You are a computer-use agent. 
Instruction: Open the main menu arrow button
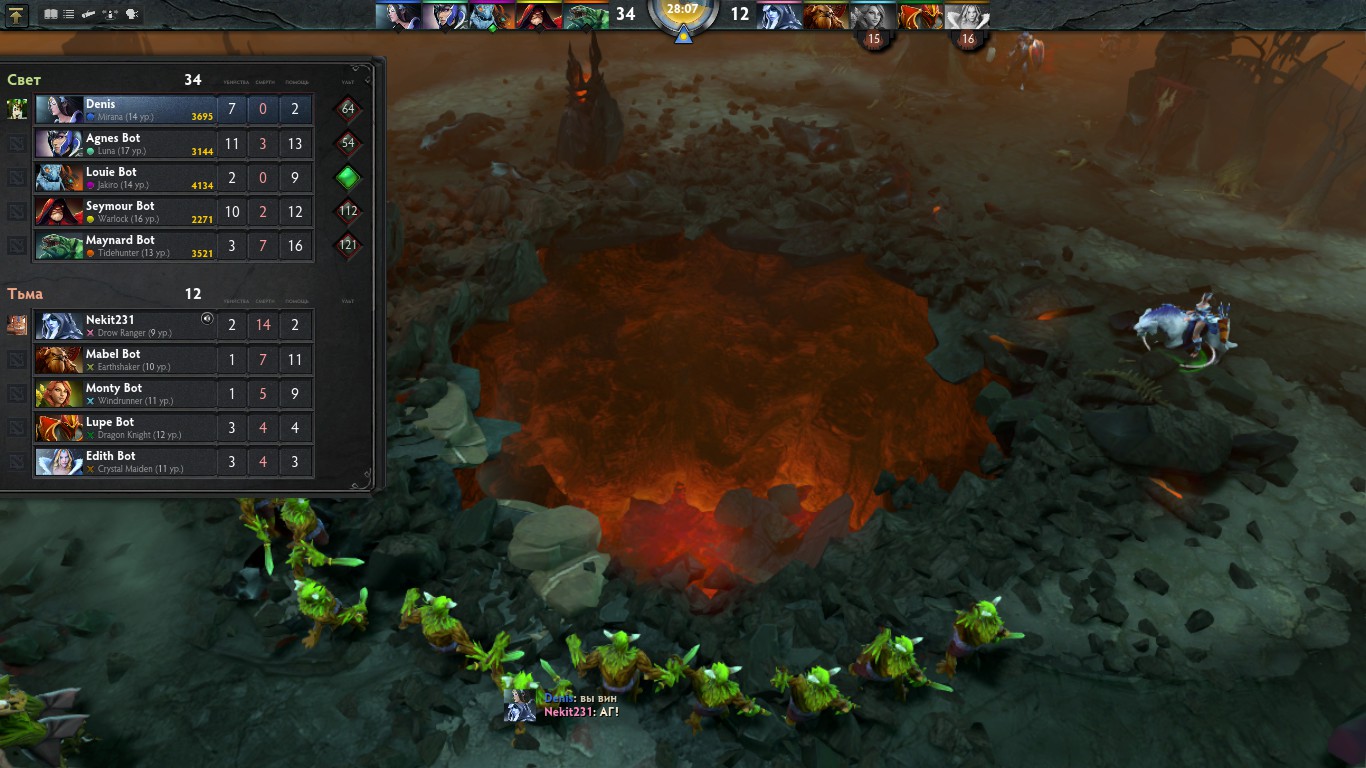[16, 14]
